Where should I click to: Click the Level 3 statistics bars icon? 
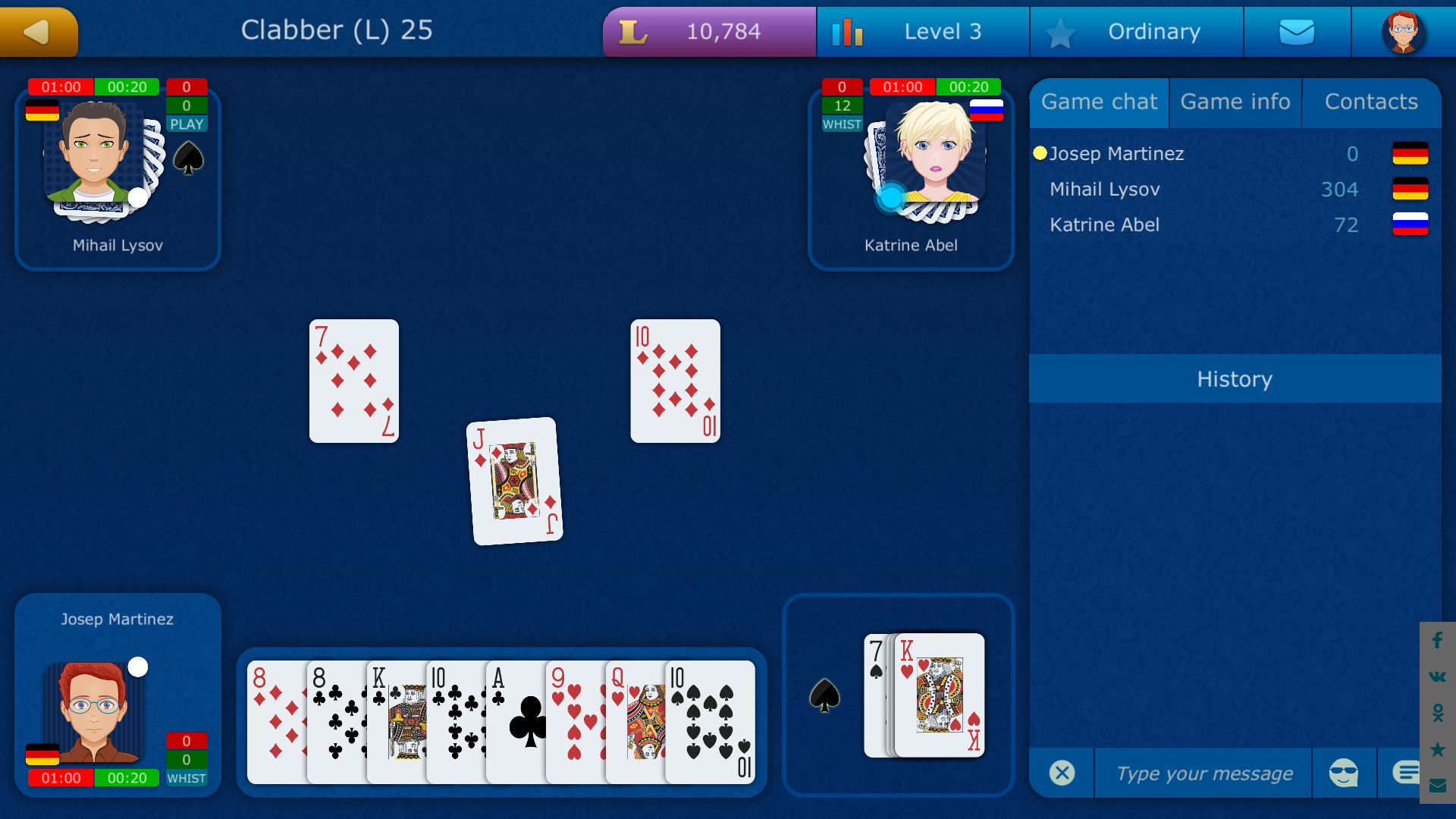(849, 31)
